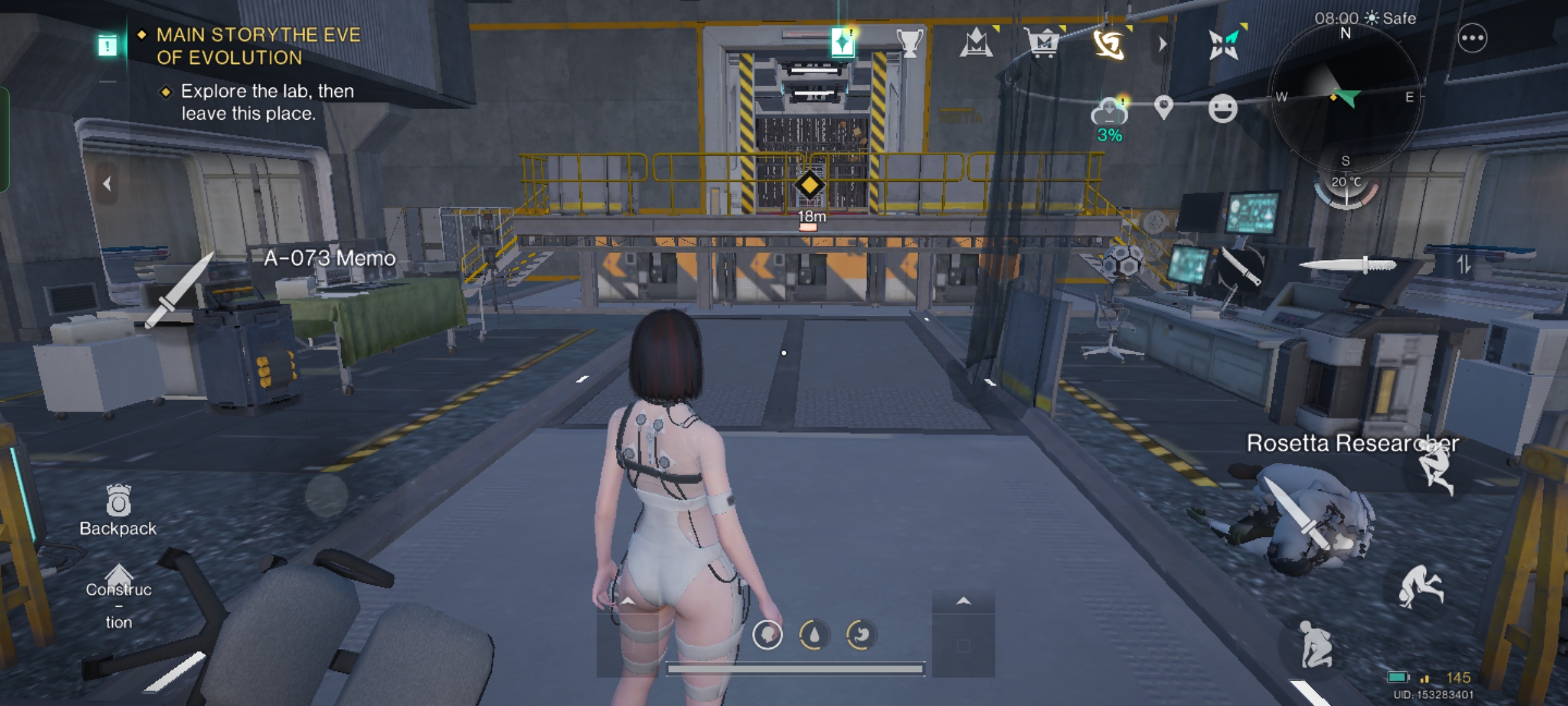Tap the weapon swap arrows button

(1463, 265)
